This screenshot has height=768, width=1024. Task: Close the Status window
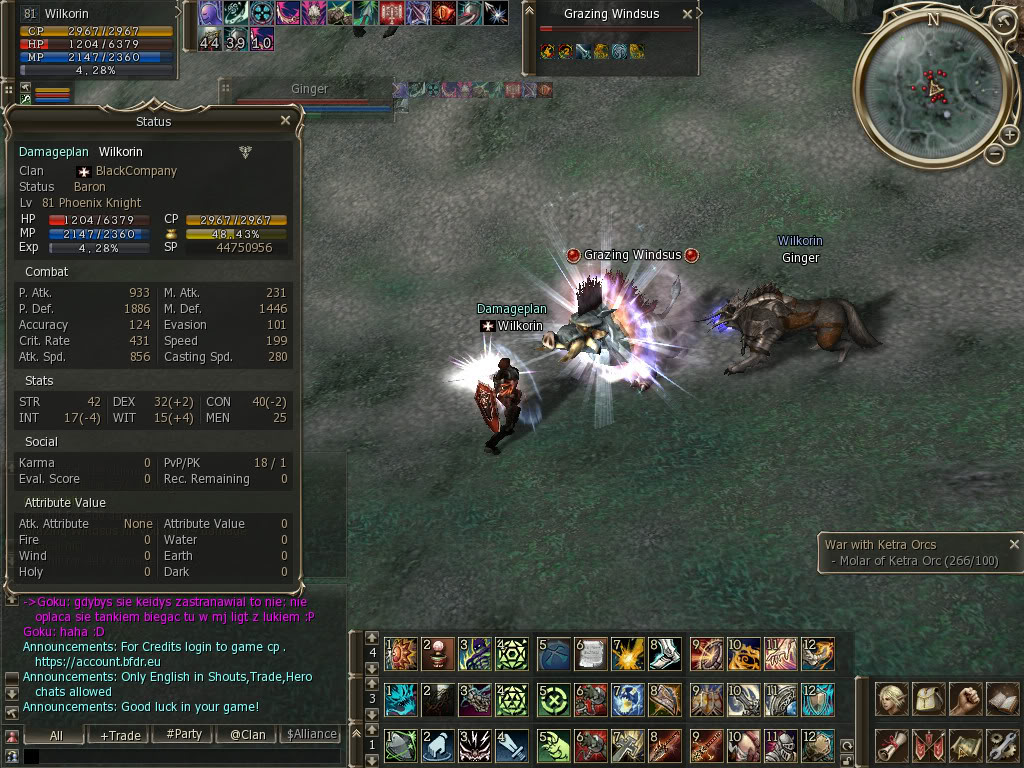(285, 121)
